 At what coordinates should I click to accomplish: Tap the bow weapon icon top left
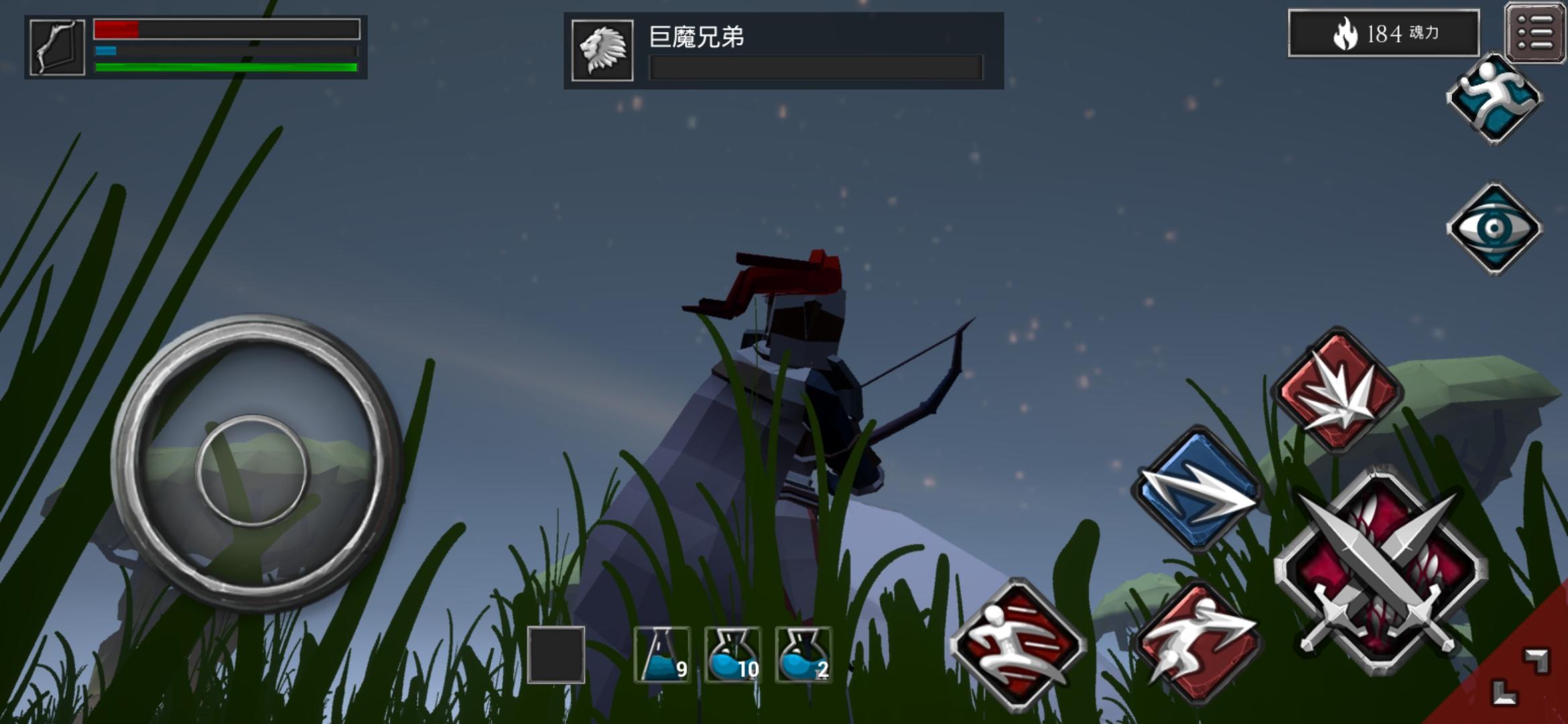tap(57, 47)
